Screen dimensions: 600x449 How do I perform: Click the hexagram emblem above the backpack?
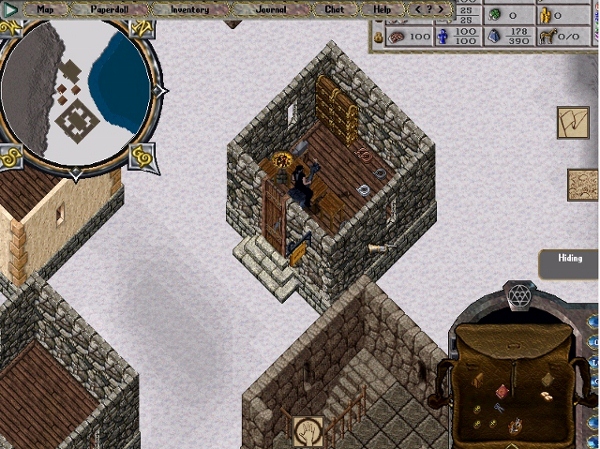[518, 296]
